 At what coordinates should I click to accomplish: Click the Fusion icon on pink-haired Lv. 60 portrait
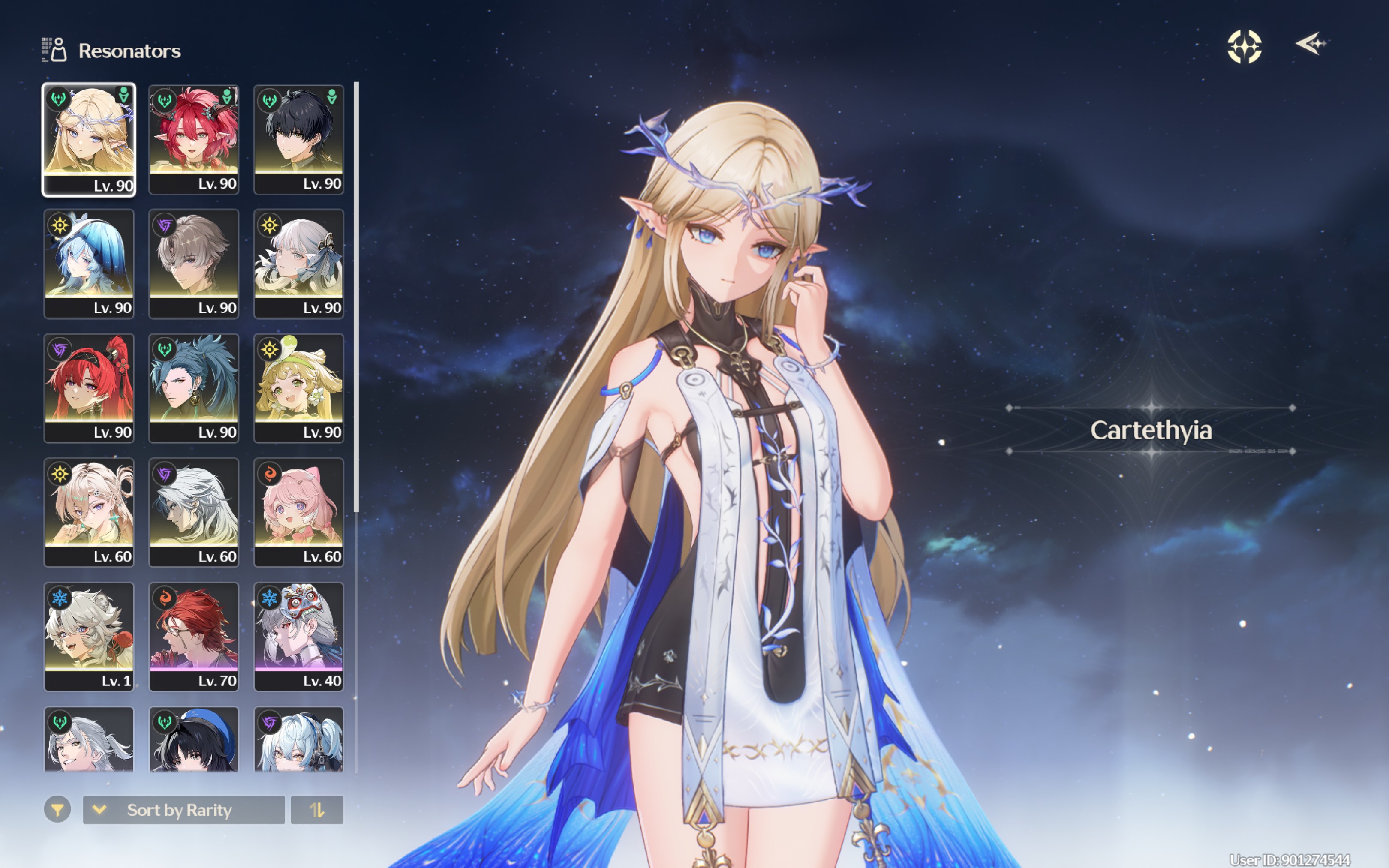(x=269, y=474)
